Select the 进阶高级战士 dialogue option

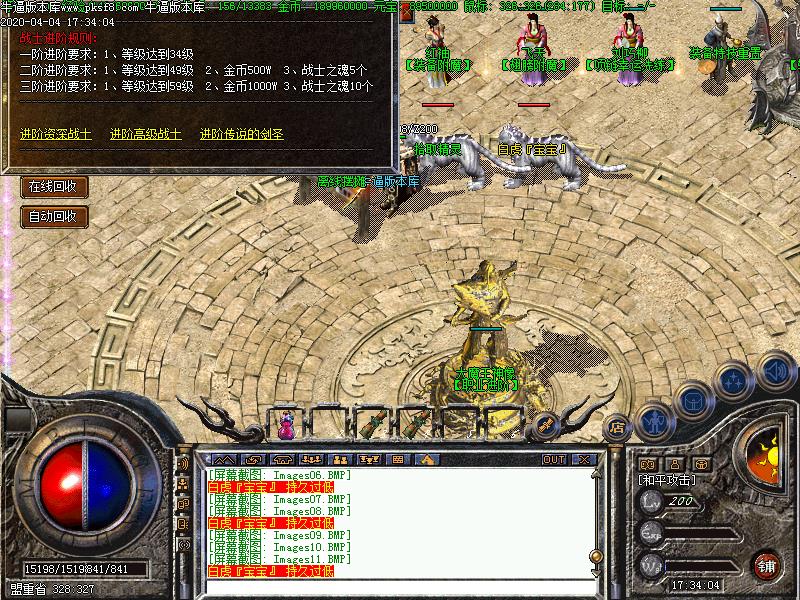pos(146,134)
